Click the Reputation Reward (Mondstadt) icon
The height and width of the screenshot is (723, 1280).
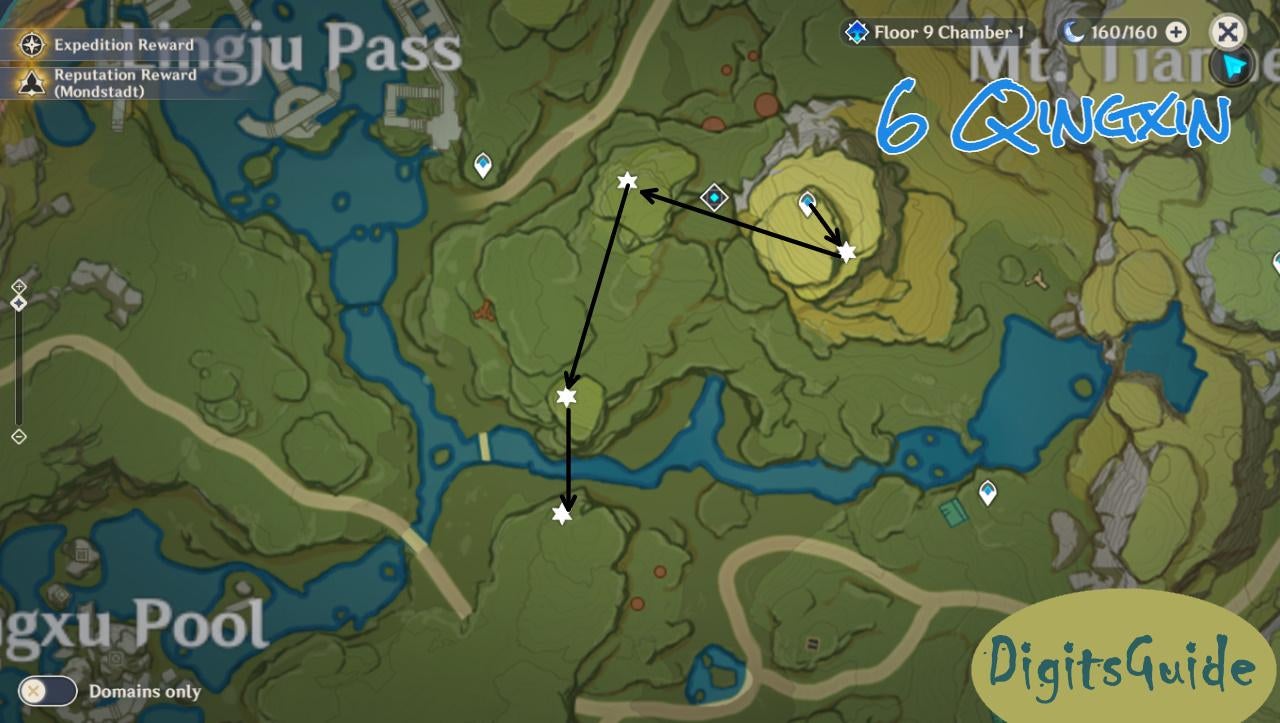pos(33,81)
